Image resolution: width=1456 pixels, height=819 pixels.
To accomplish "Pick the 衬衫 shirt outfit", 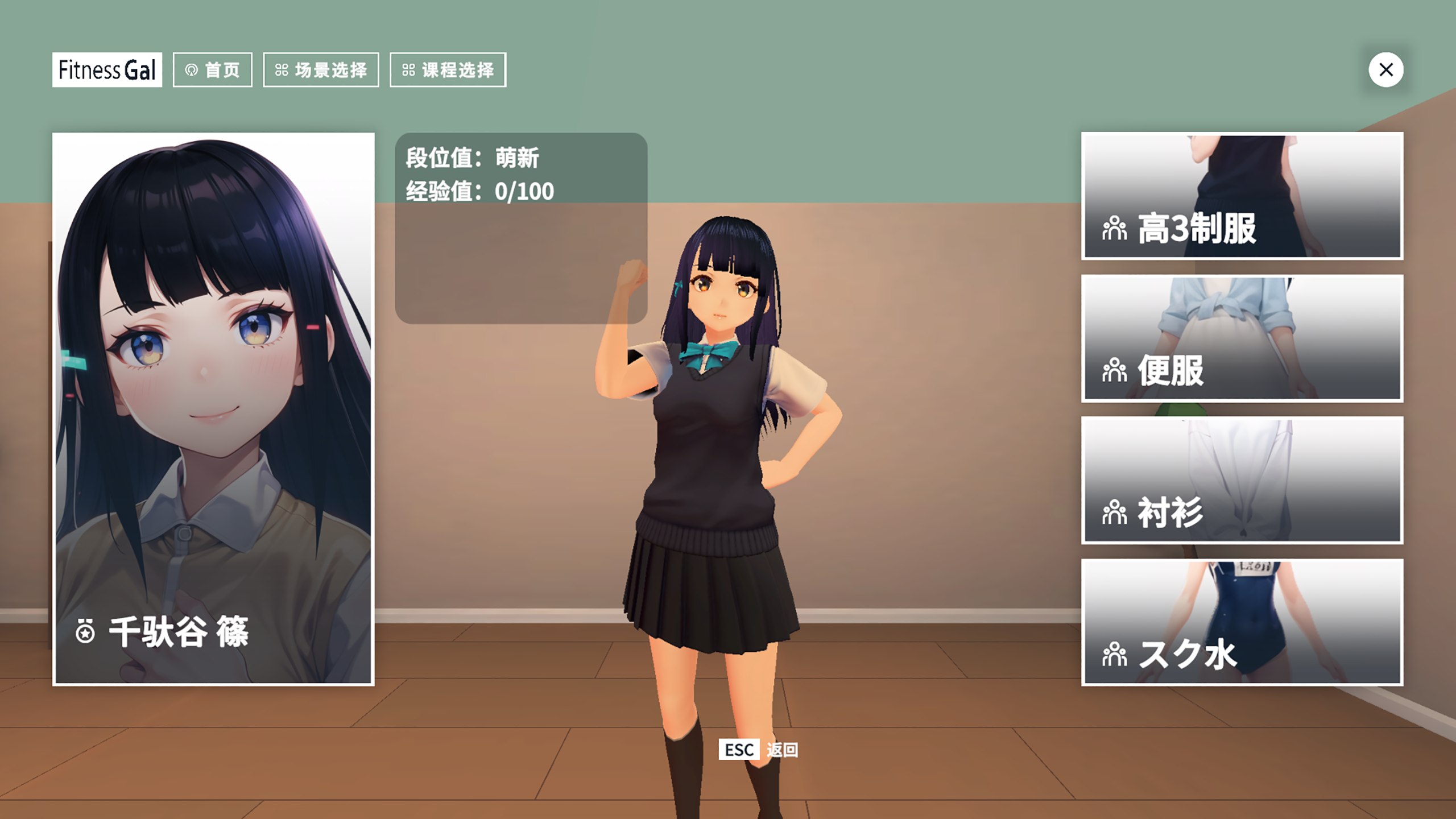I will tap(1242, 480).
